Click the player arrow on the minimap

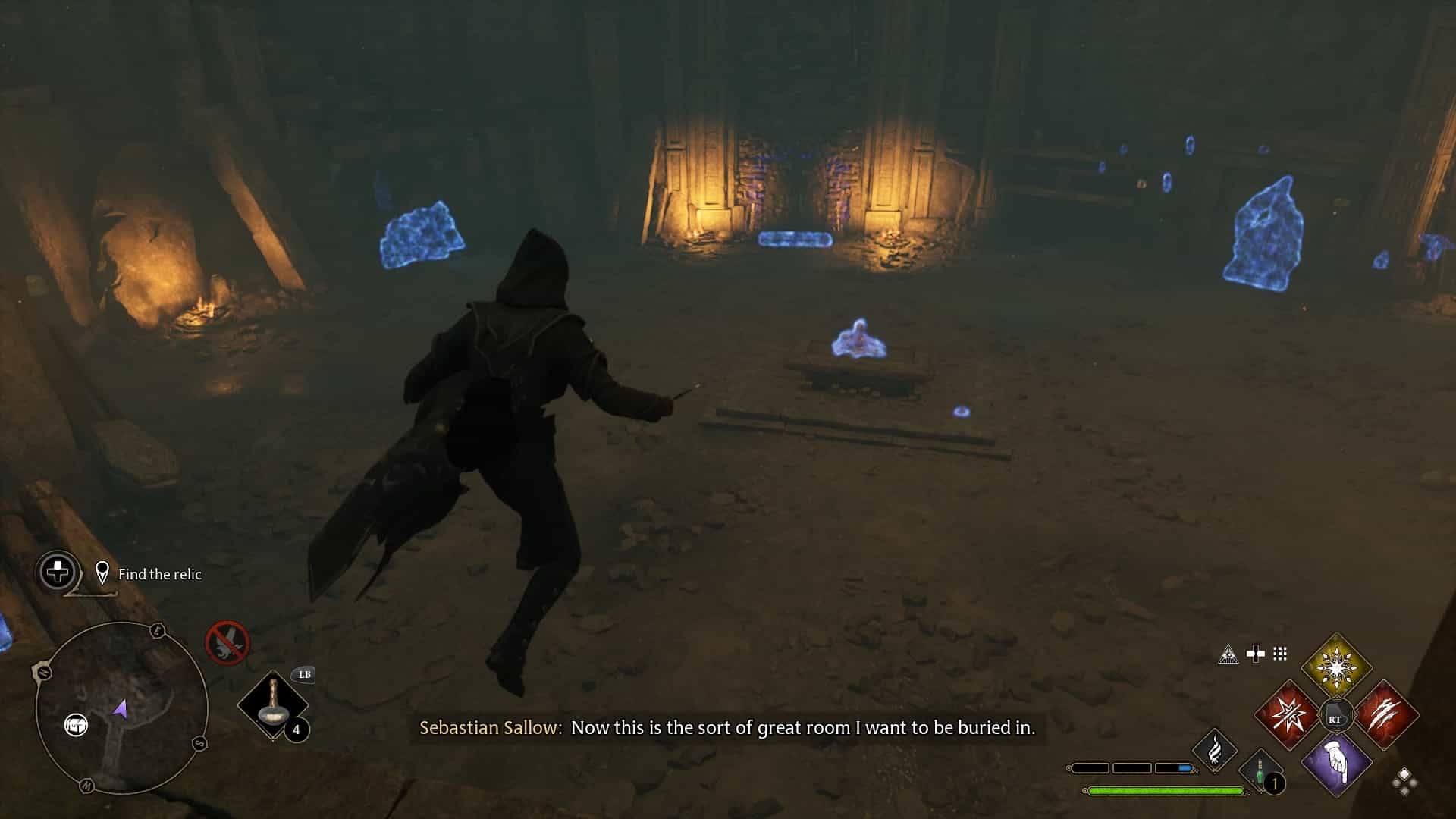tap(121, 709)
